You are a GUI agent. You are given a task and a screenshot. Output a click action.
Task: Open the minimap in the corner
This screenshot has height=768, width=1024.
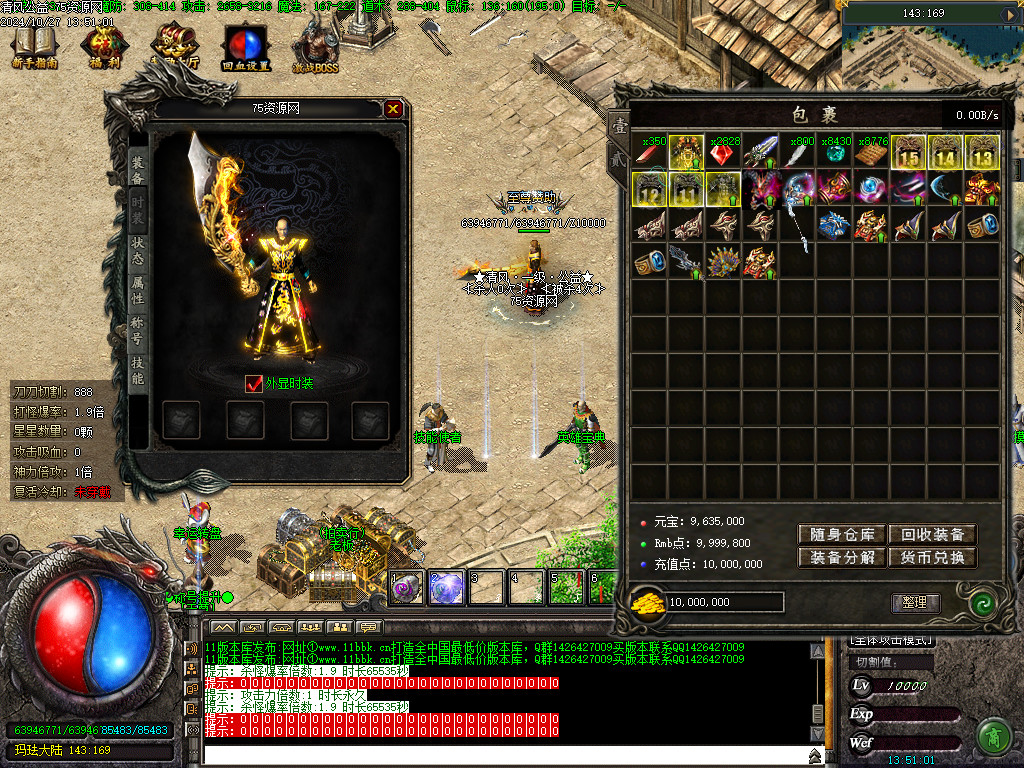point(932,45)
